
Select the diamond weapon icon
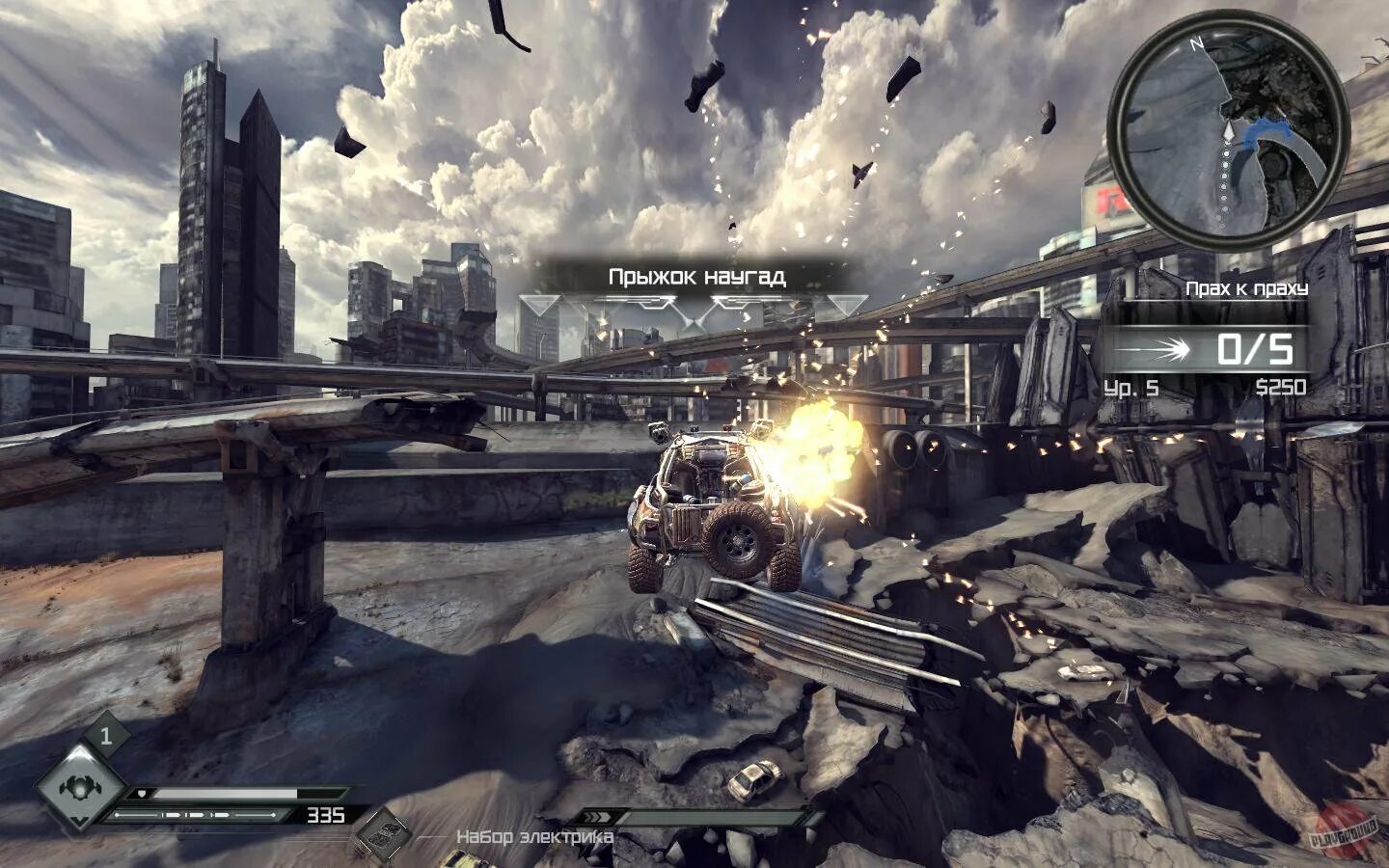[74, 786]
